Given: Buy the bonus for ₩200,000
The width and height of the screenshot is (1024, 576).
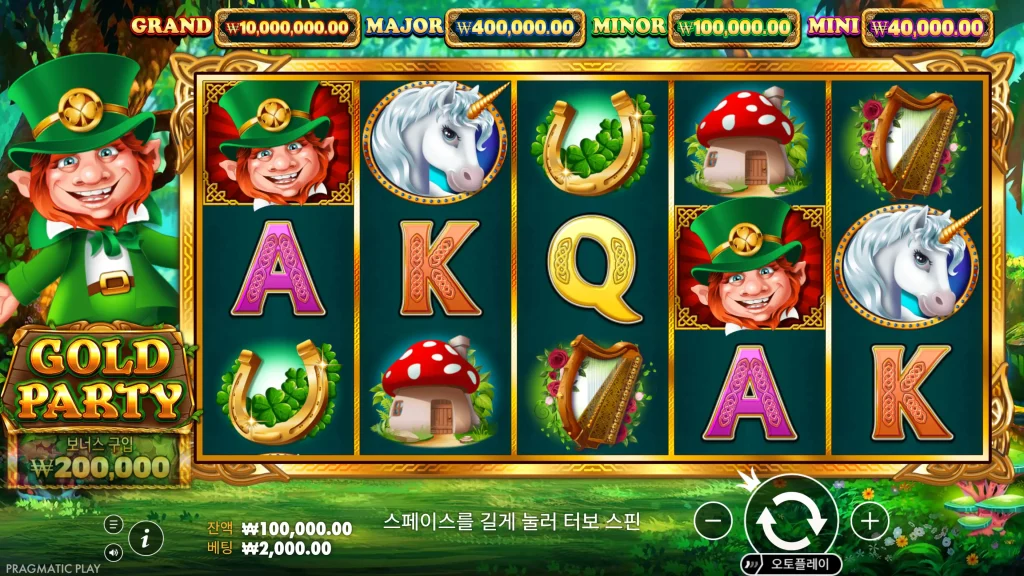Looking at the screenshot, I should 98,459.
